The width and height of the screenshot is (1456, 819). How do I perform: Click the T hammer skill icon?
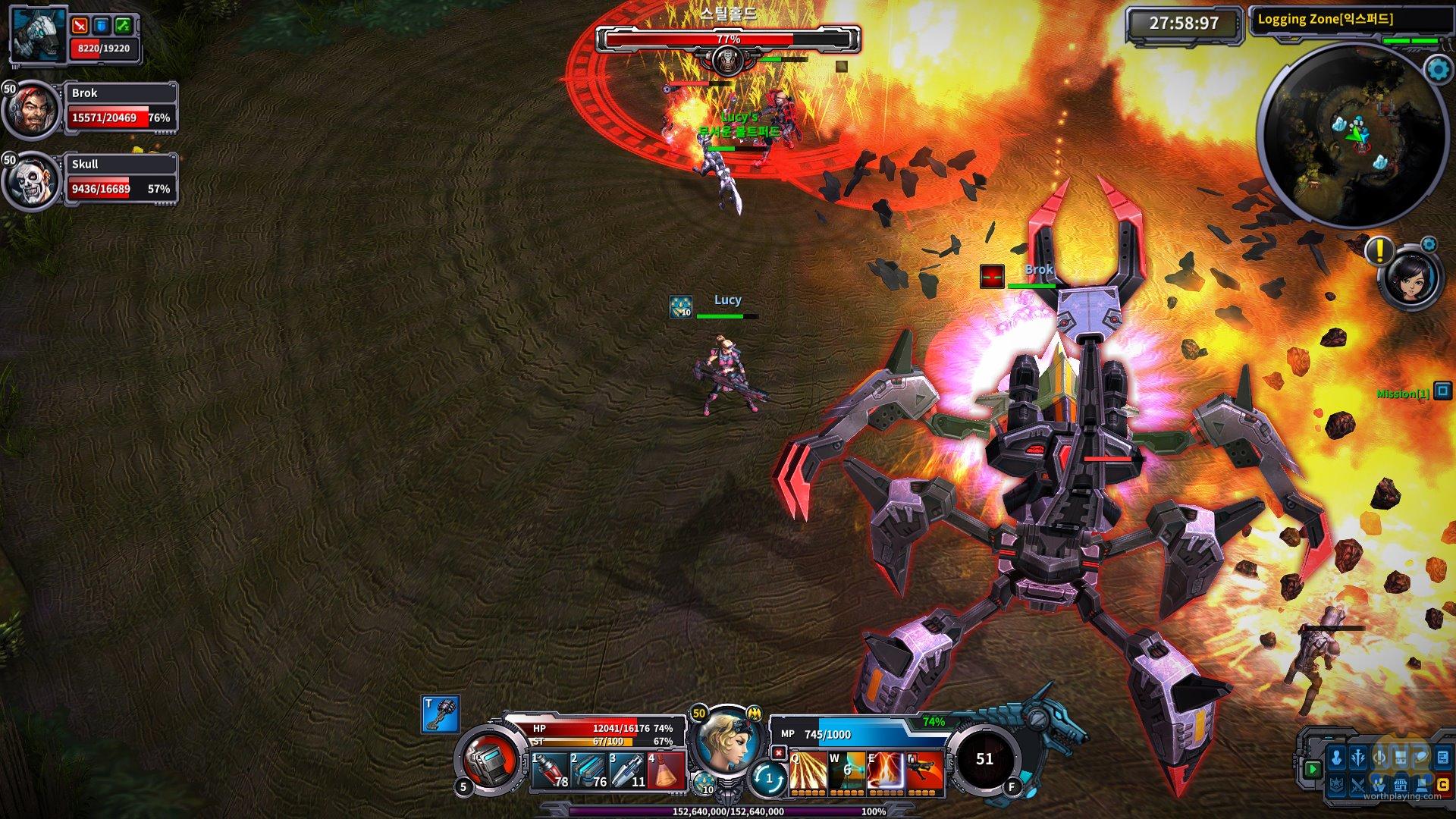441,714
